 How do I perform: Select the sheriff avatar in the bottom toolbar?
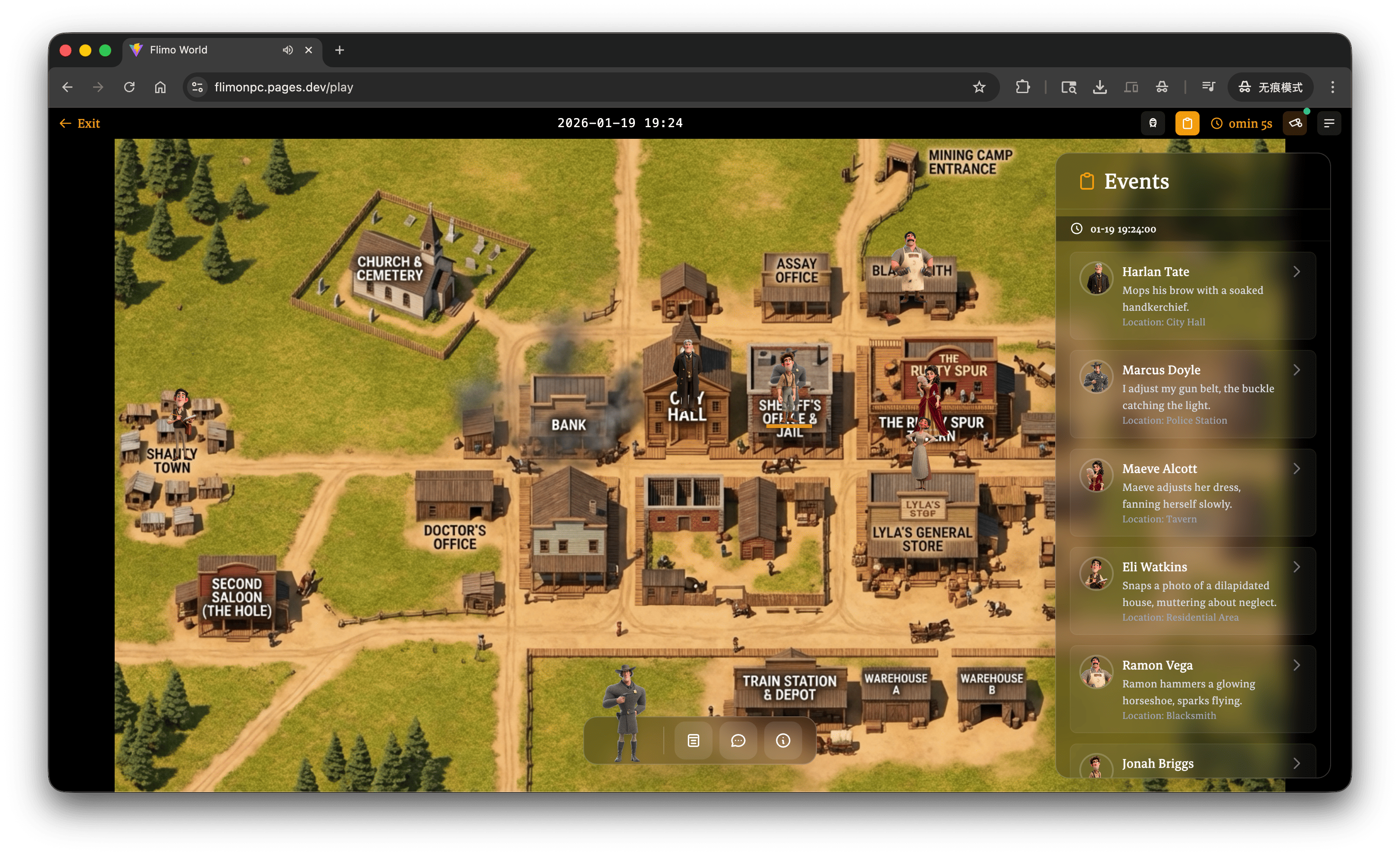click(625, 715)
